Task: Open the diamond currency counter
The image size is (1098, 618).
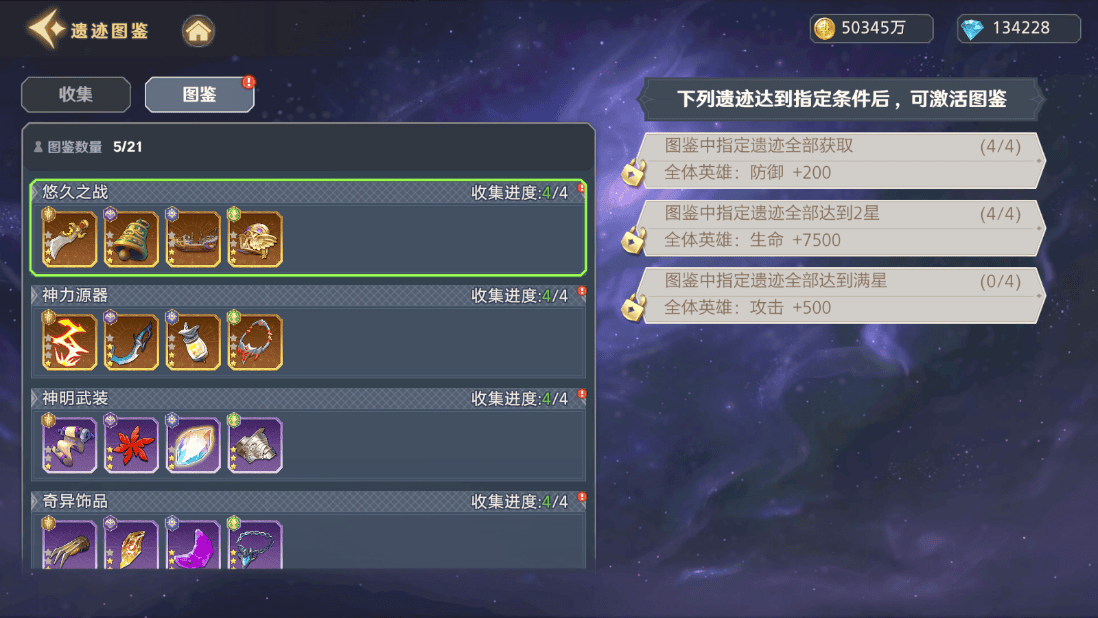Action: coord(1018,29)
